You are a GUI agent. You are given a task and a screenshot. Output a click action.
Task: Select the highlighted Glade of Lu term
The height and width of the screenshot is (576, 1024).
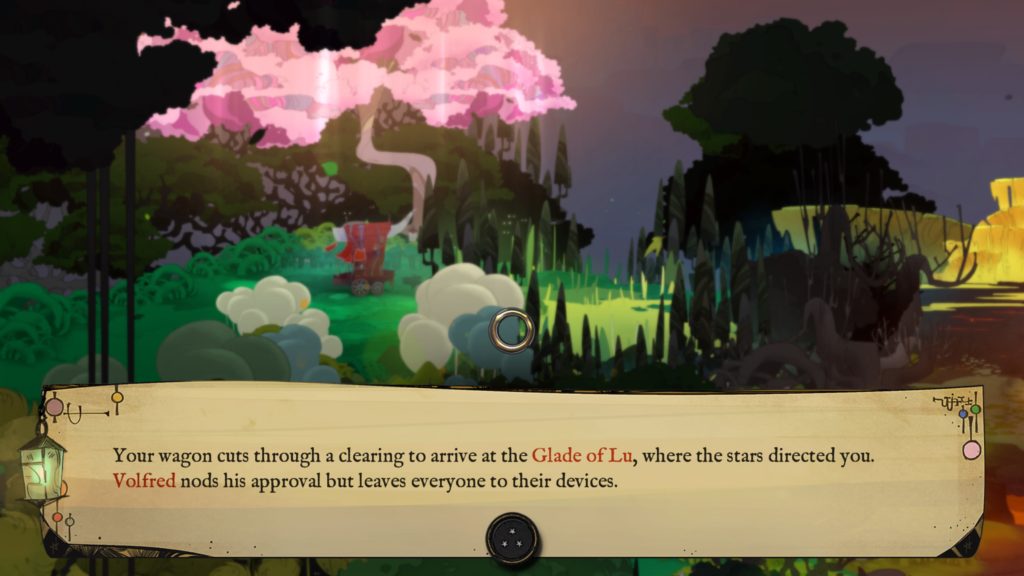[x=584, y=456]
